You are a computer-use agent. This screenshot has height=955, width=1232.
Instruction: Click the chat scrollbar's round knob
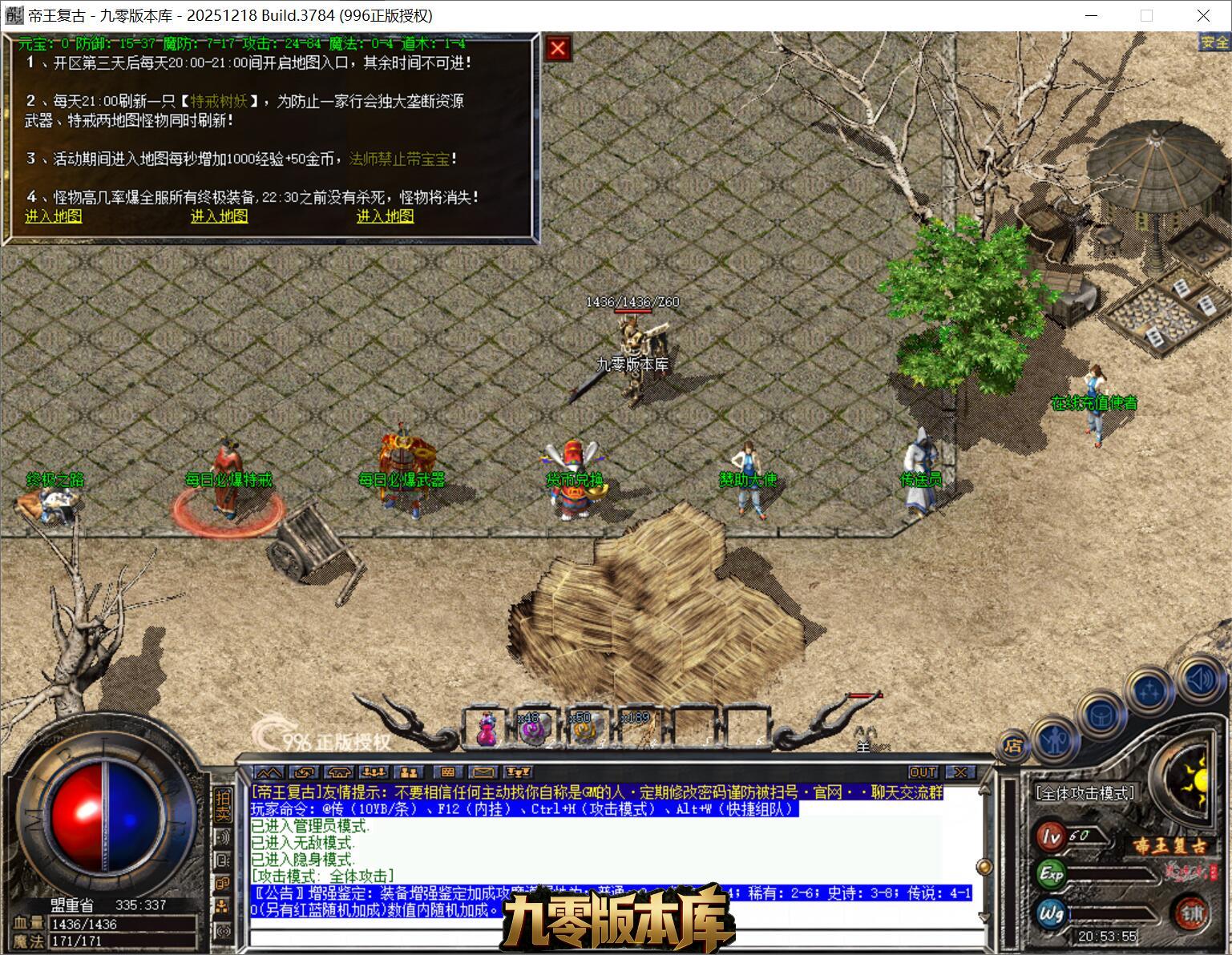(x=984, y=867)
